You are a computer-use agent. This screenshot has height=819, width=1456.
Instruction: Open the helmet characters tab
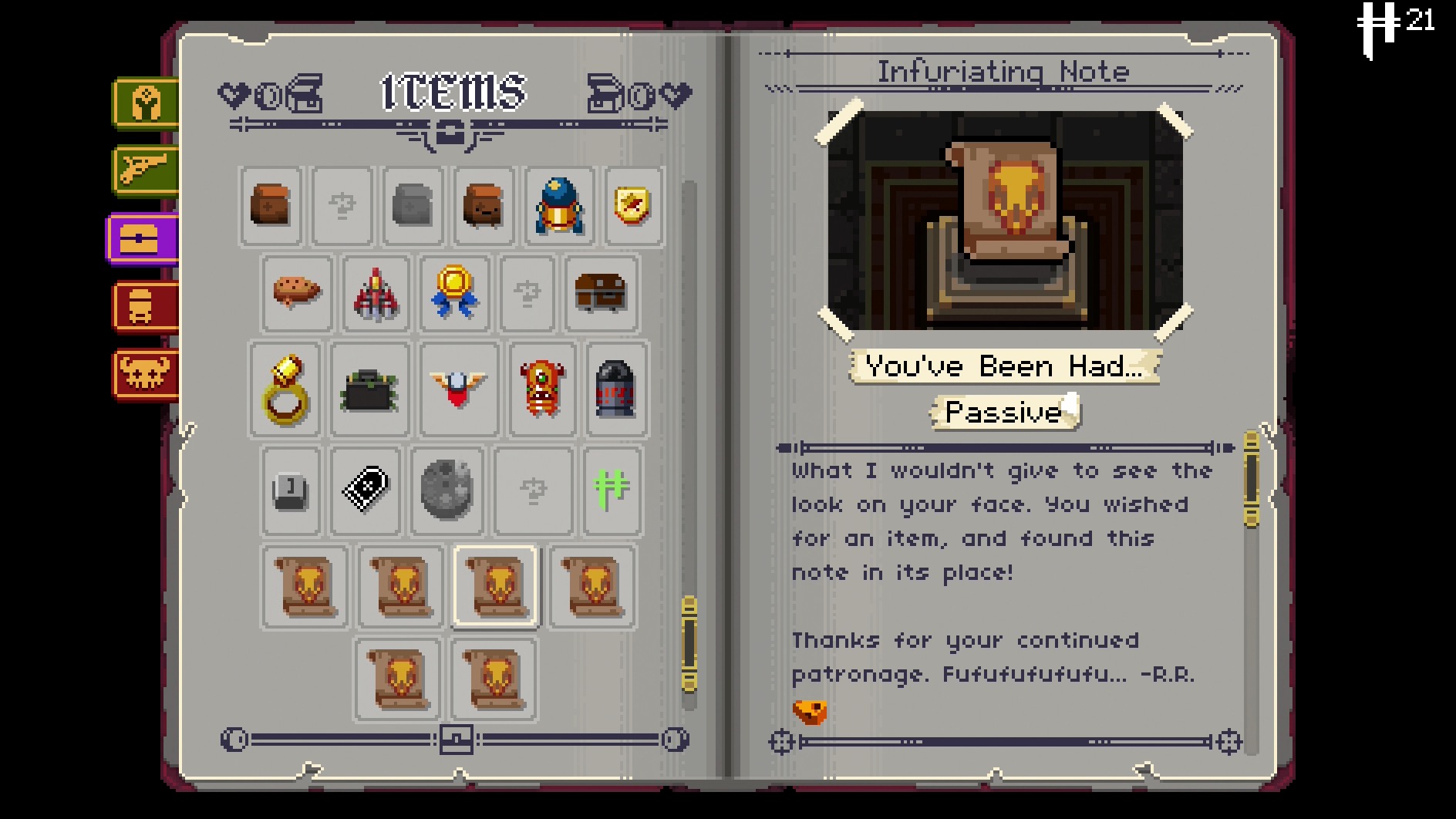pyautogui.click(x=146, y=103)
